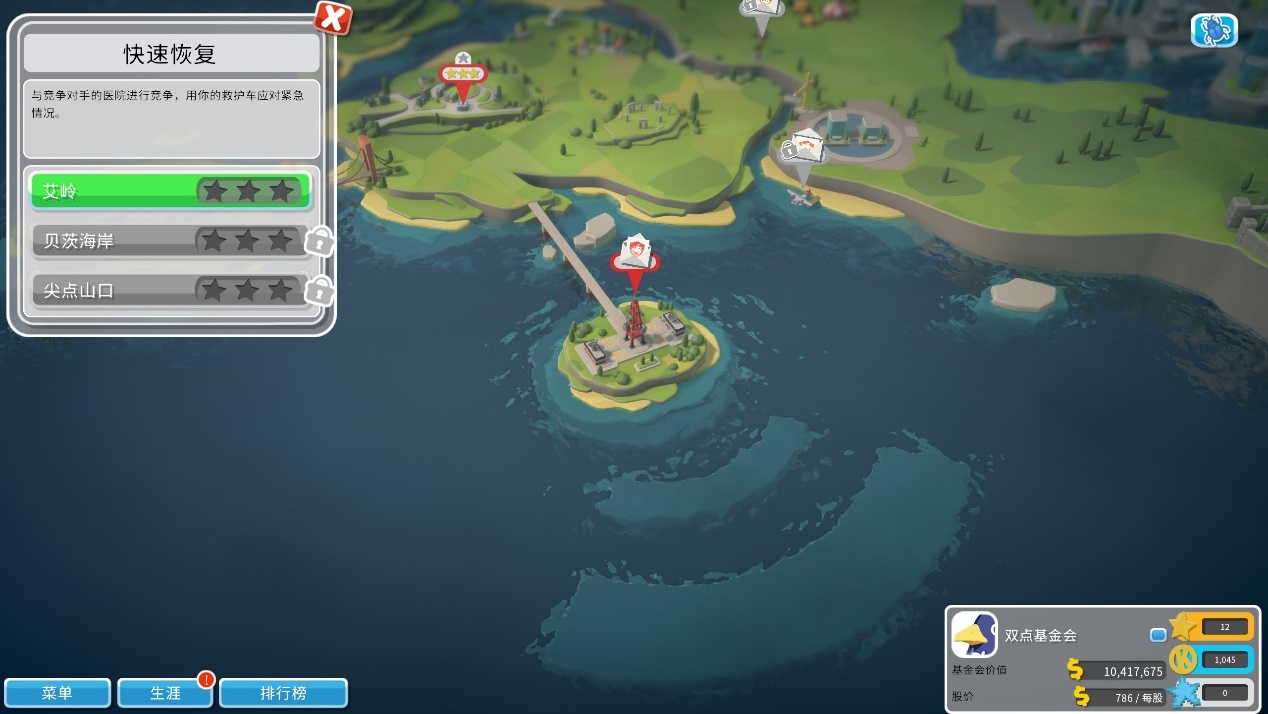Viewport: 1268px width, 714px height.
Task: Open the foundation's blue ellipsis options button
Action: (1158, 634)
